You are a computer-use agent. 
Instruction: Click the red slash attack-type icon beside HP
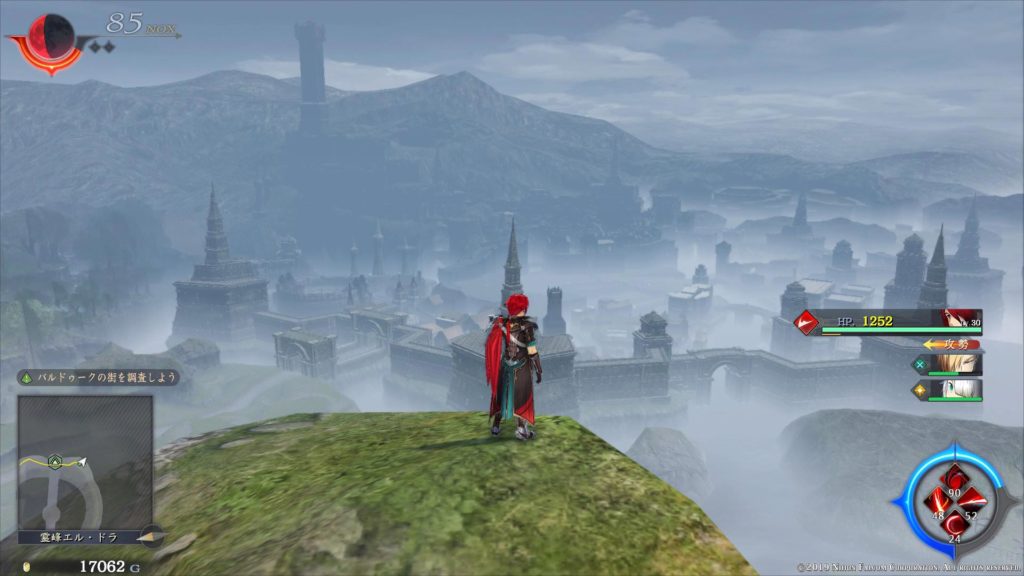tap(806, 322)
